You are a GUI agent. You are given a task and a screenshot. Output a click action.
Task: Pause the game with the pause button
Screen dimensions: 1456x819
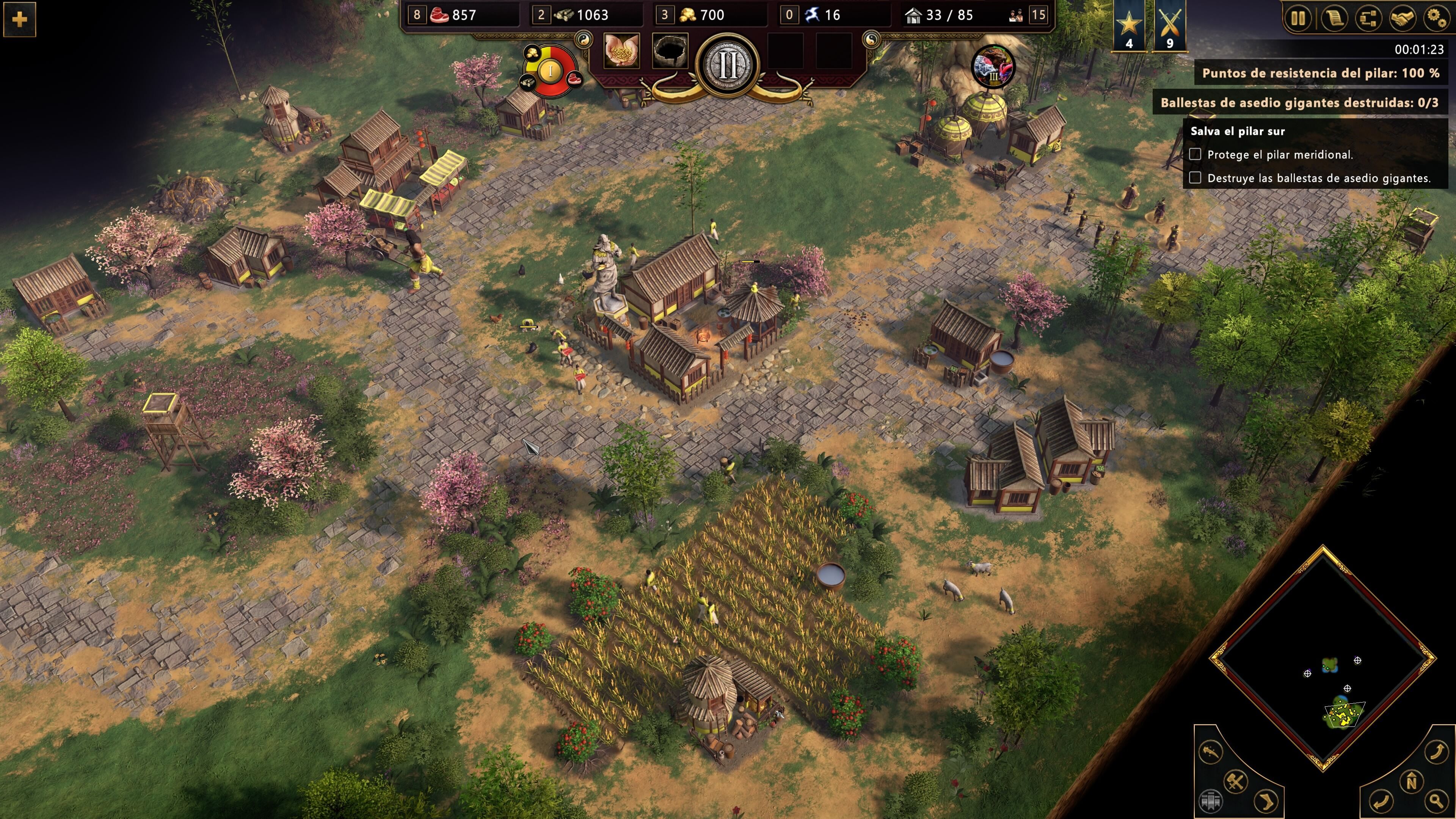1298,19
